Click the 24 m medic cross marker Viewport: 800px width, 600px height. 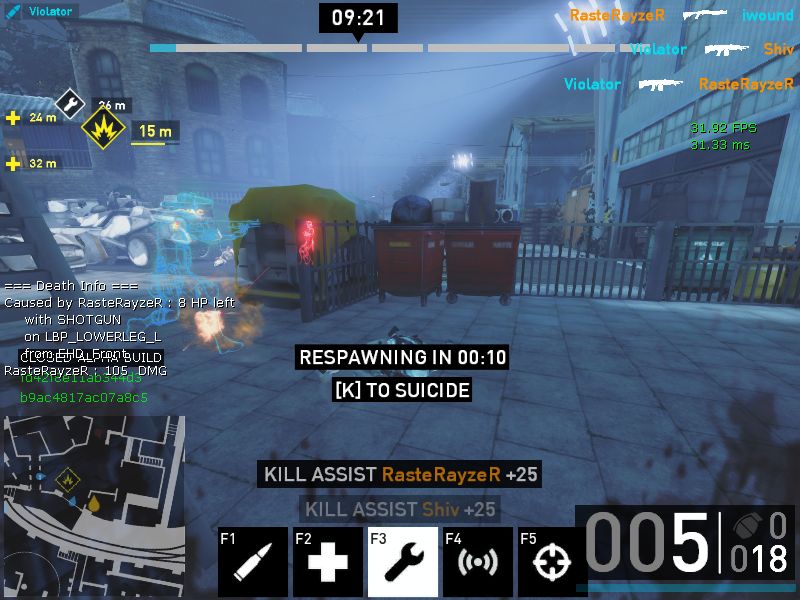pos(13,118)
